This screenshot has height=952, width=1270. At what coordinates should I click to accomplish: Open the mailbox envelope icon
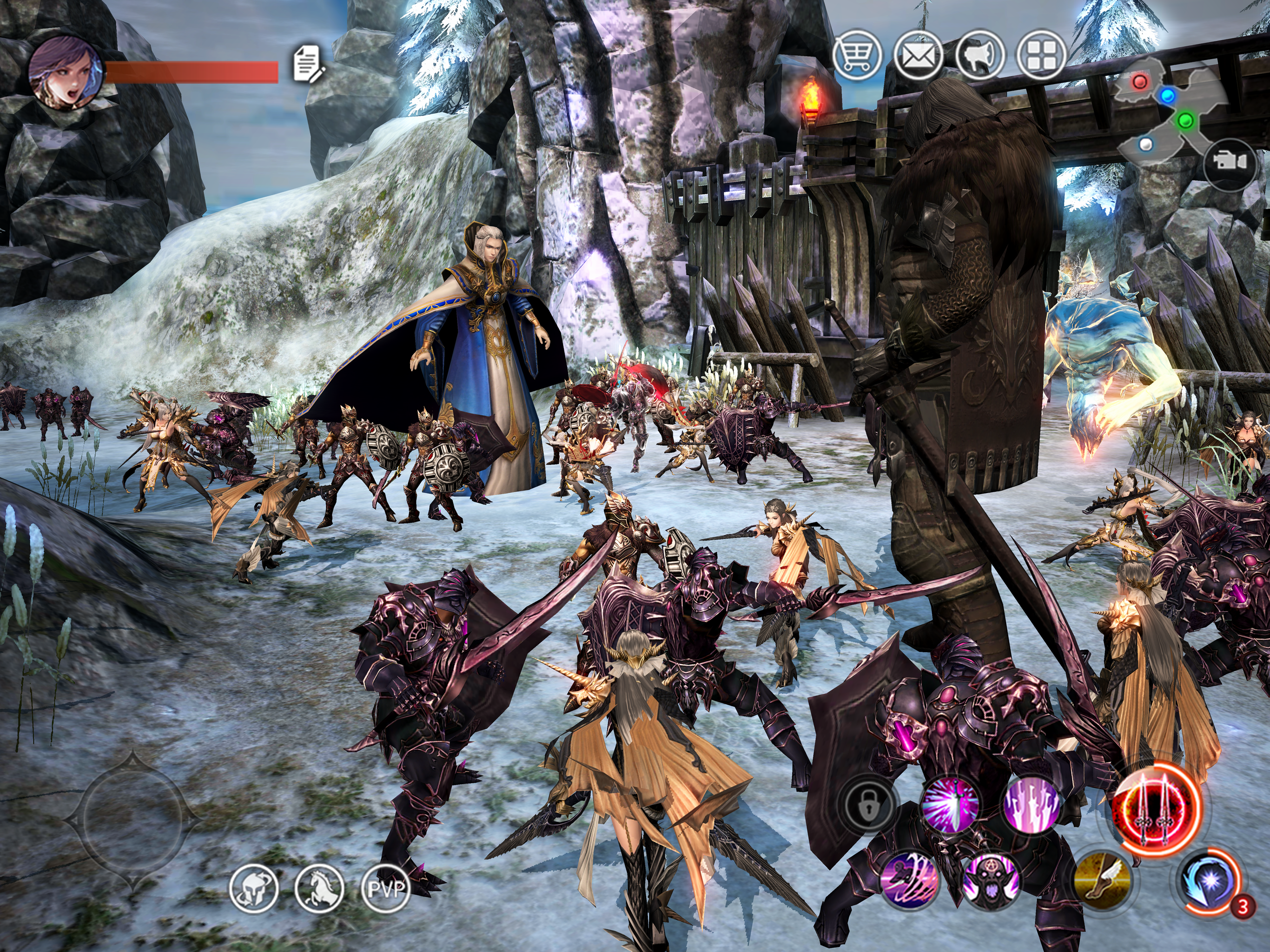pos(919,55)
